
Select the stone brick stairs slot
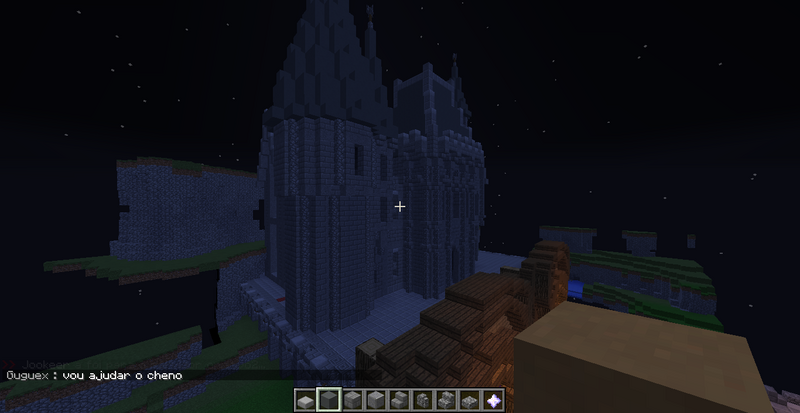pyautogui.click(x=400, y=400)
